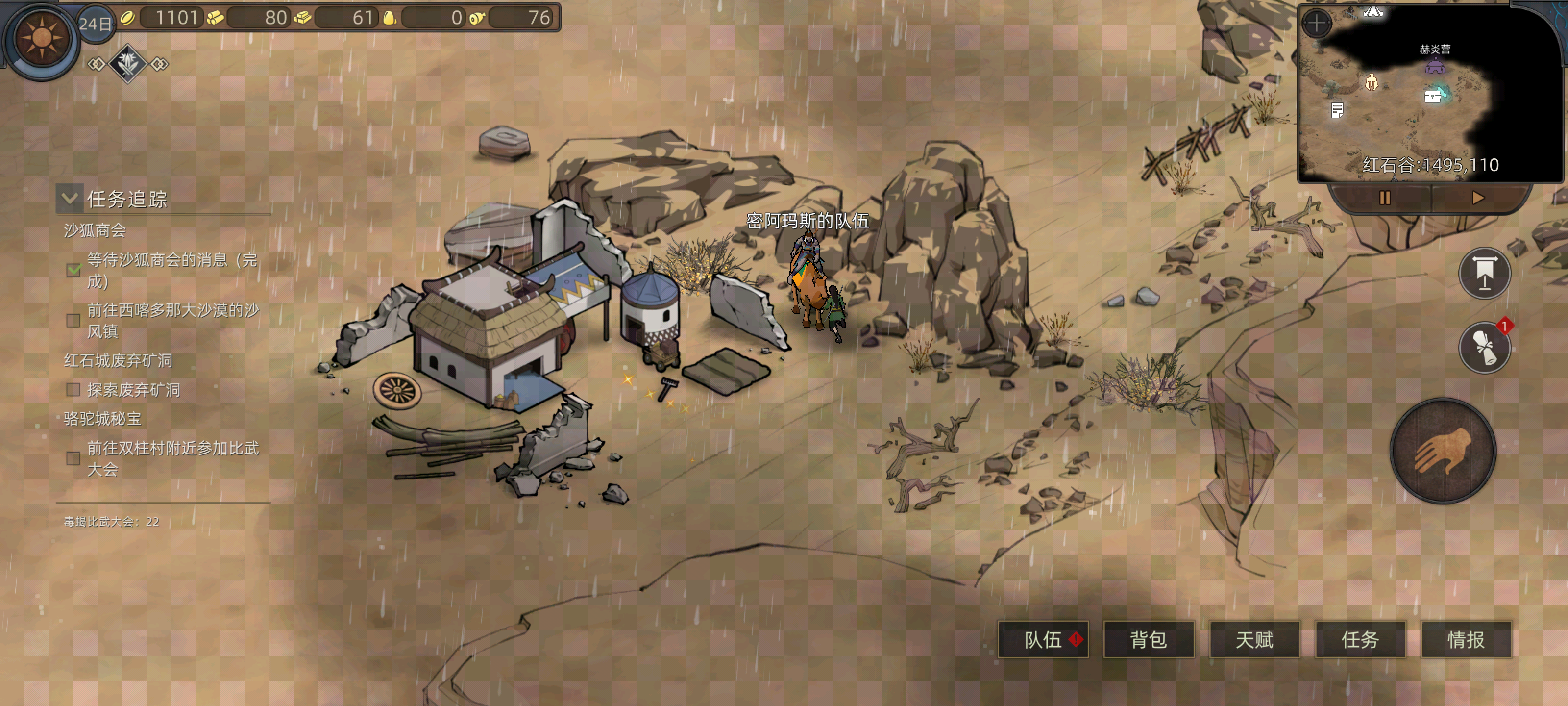This screenshot has width=1568, height=706.
Task: Click the sun day-cycle dial
Action: tap(41, 38)
